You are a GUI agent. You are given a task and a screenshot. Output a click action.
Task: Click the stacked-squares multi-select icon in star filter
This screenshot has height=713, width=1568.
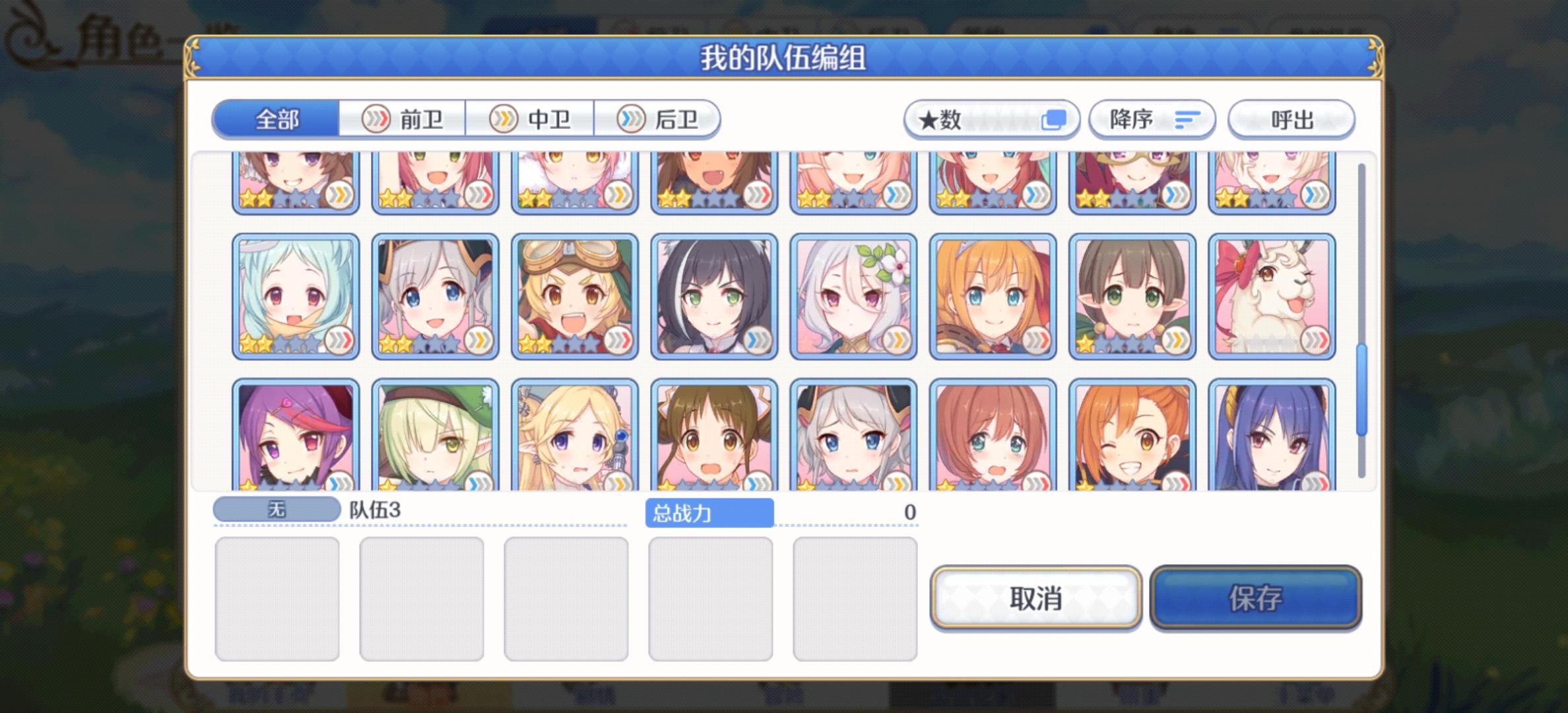[1053, 118]
